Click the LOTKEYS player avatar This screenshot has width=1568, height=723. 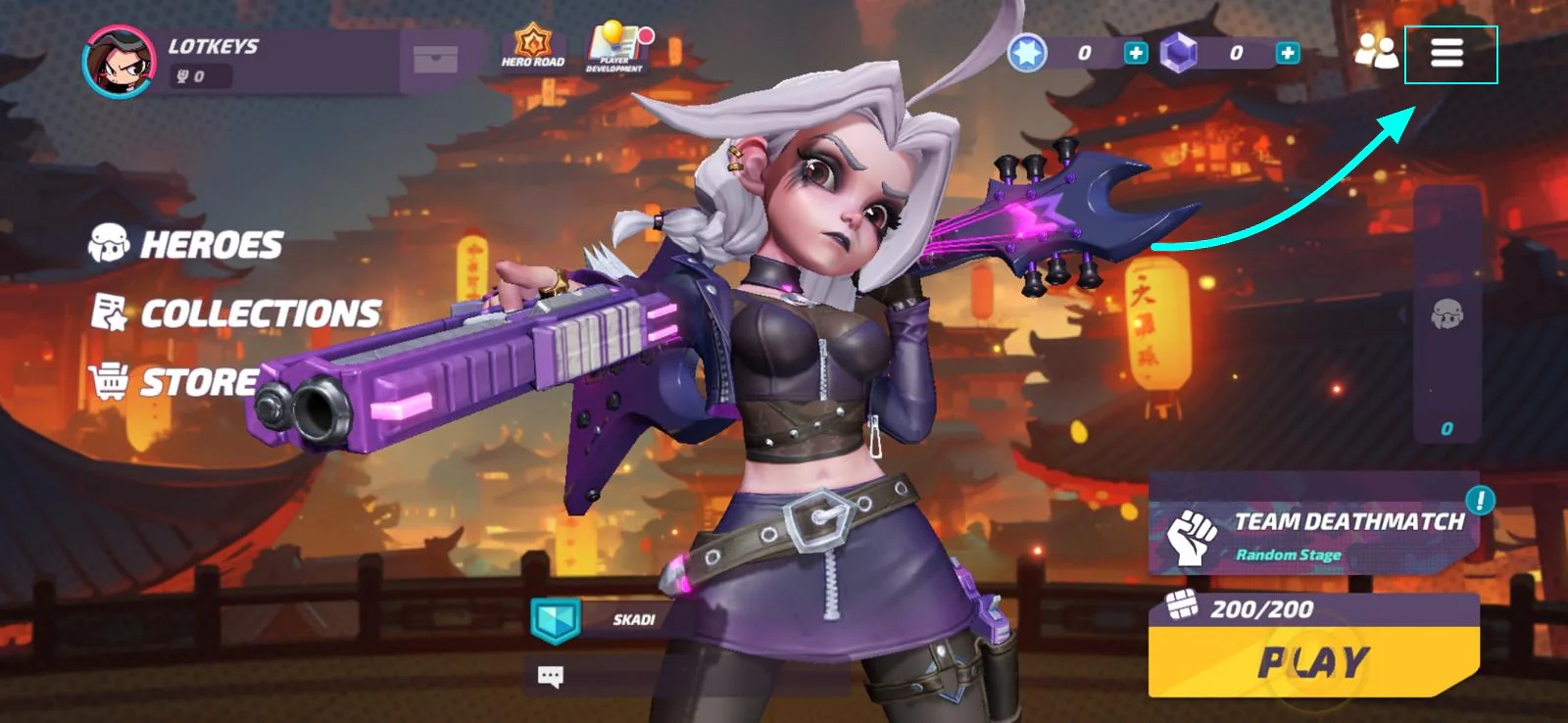(120, 62)
